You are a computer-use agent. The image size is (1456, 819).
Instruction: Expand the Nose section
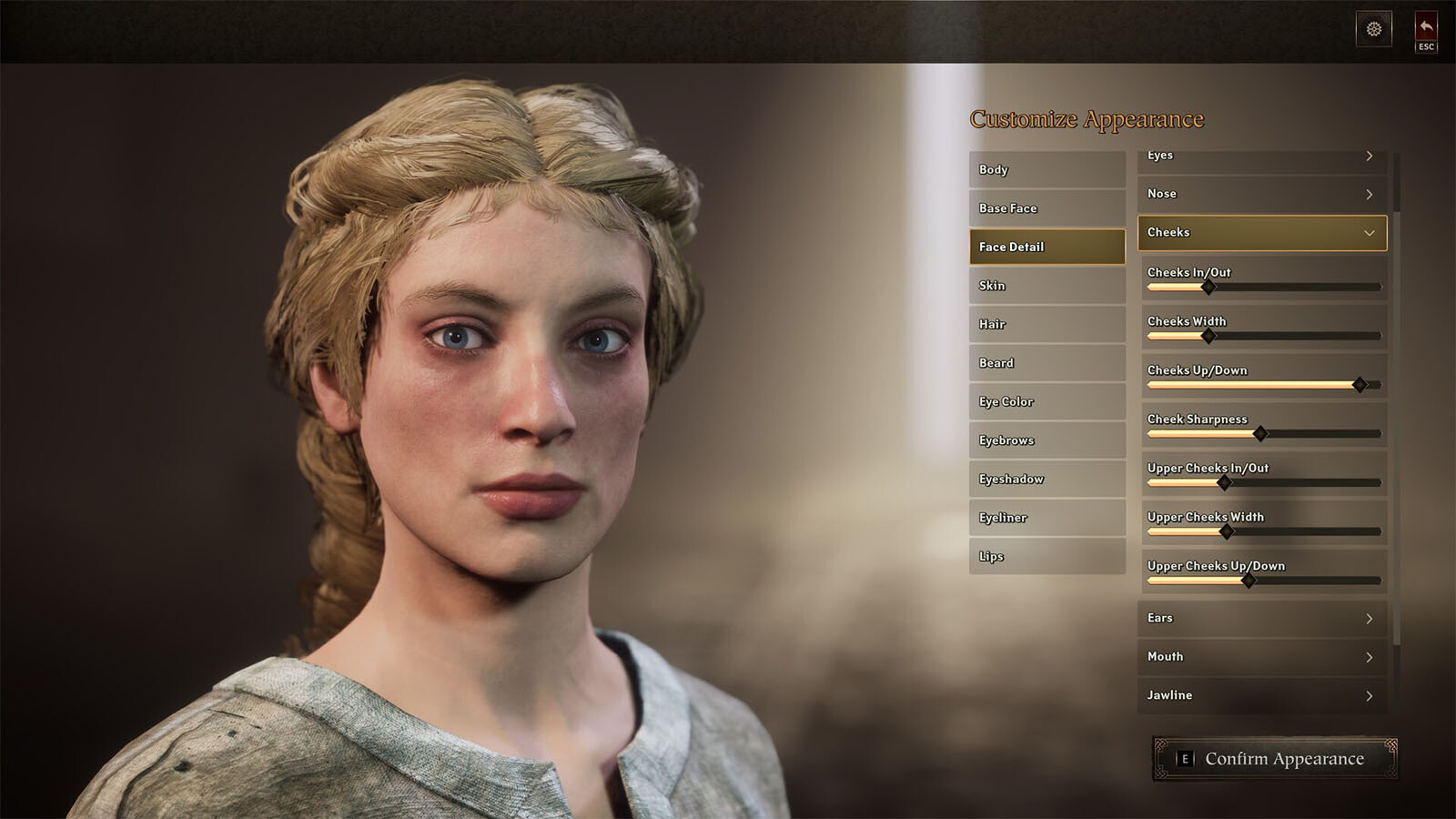(x=1261, y=194)
